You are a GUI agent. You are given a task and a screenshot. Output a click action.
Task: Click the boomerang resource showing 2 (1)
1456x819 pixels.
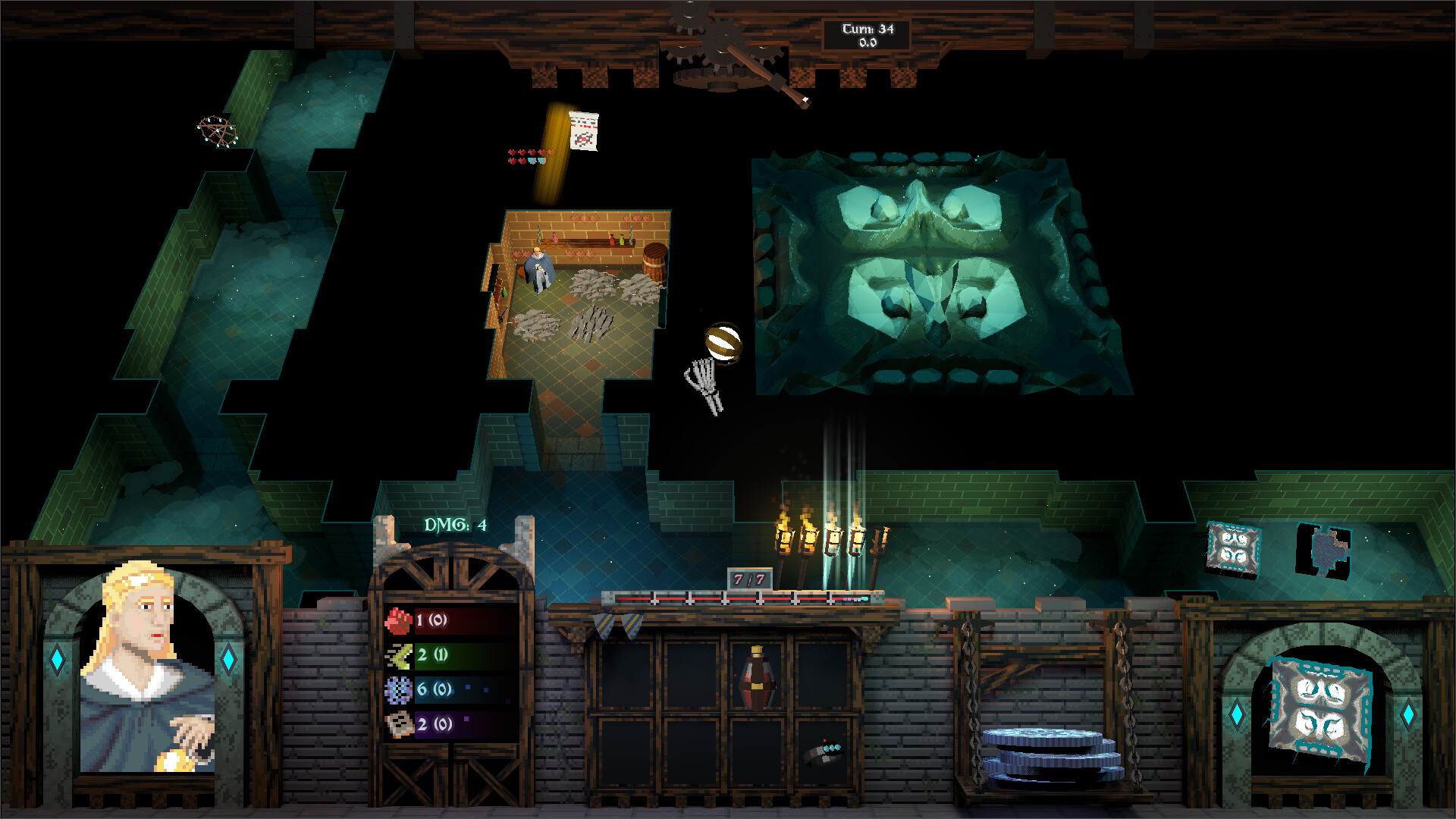click(397, 657)
